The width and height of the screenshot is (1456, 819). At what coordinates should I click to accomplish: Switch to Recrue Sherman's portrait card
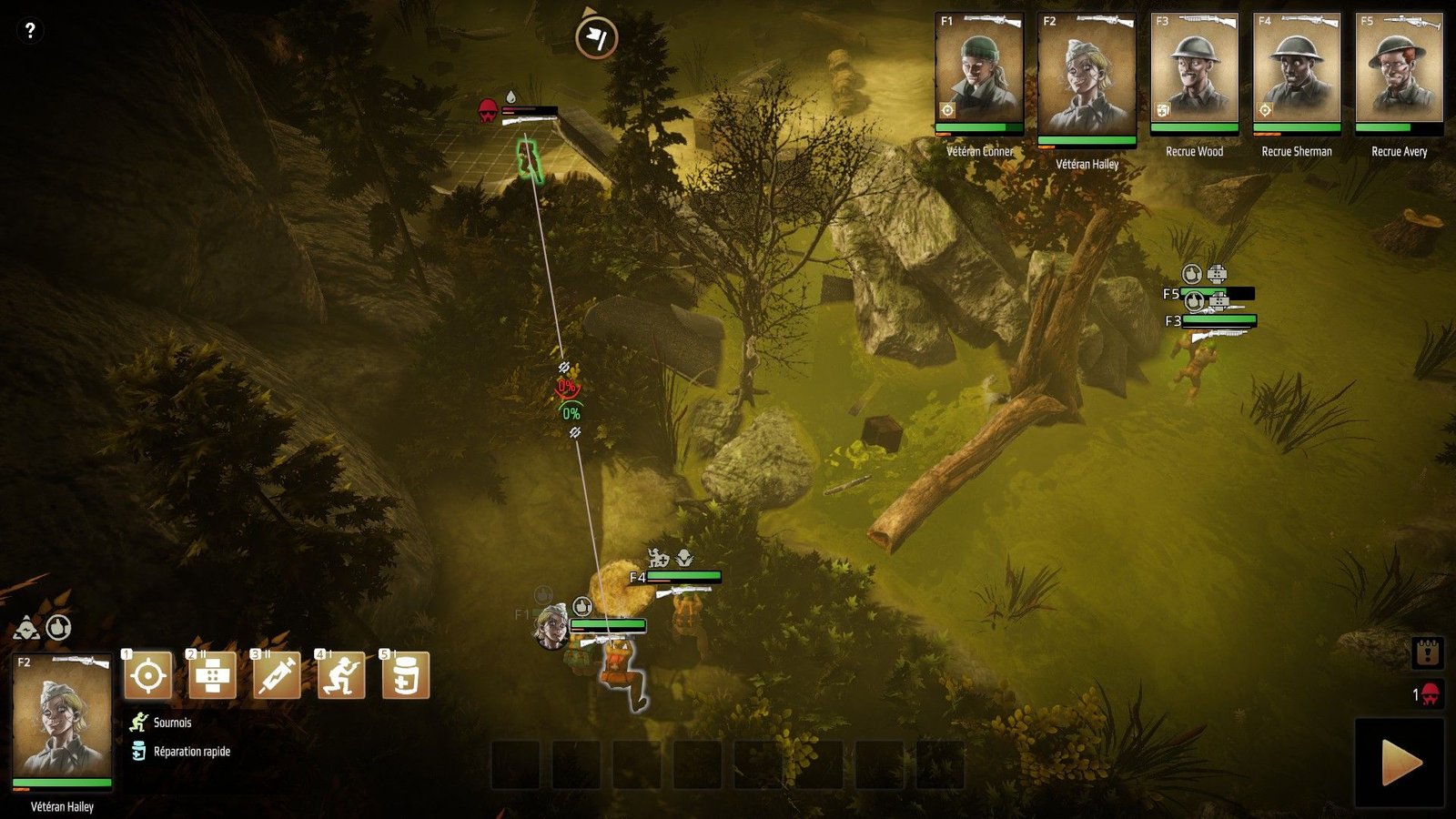click(x=1296, y=72)
